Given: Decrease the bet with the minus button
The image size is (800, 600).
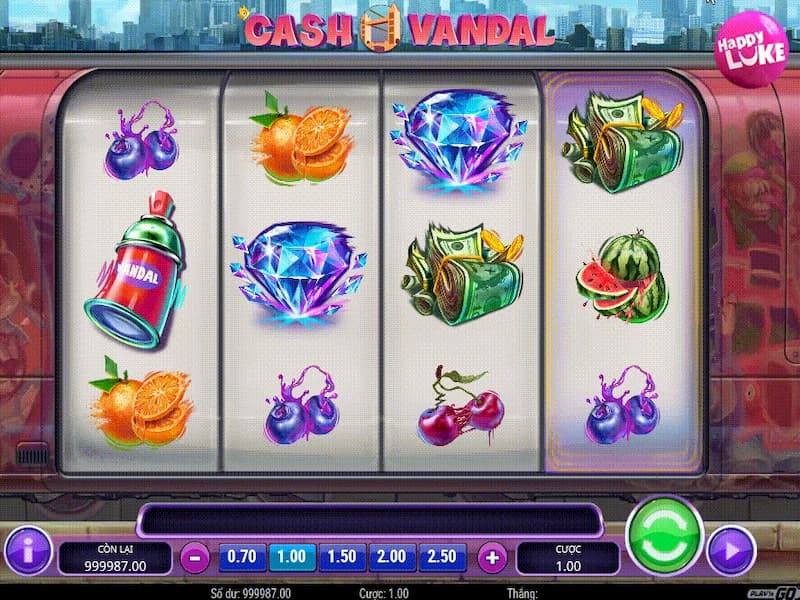Looking at the screenshot, I should click(x=195, y=557).
